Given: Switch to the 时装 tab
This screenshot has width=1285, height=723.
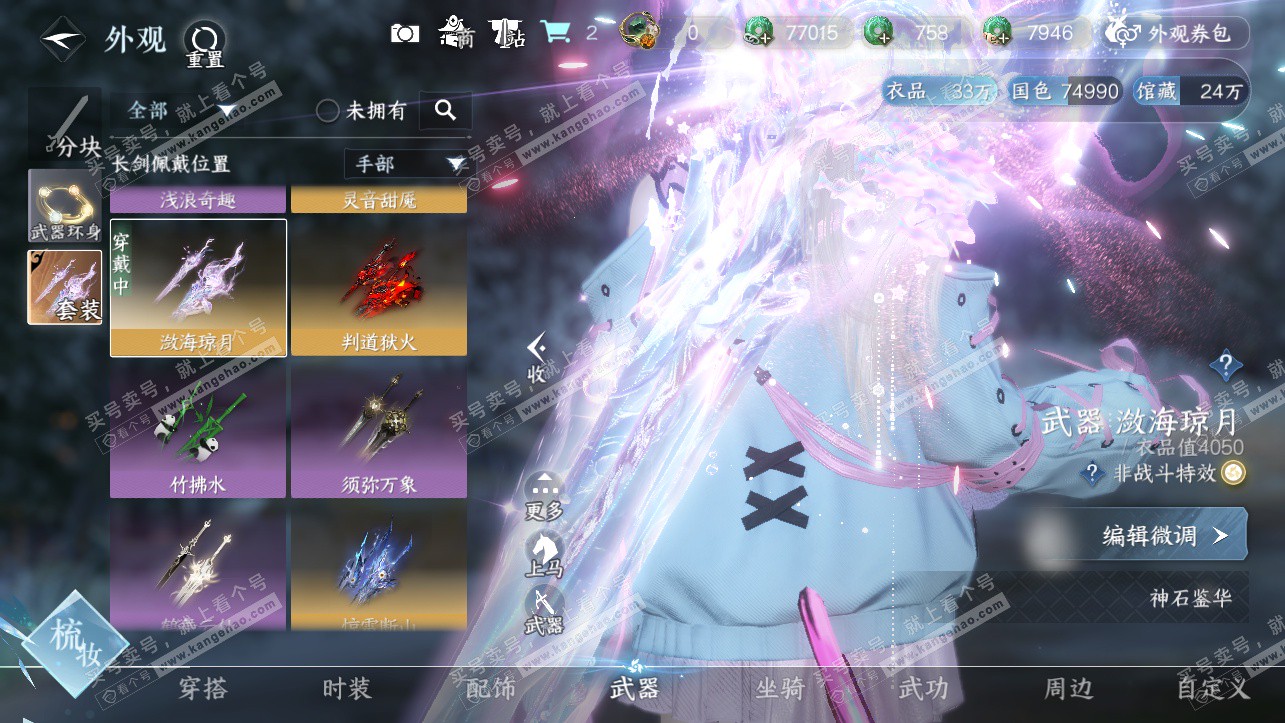Looking at the screenshot, I should pos(347,689).
